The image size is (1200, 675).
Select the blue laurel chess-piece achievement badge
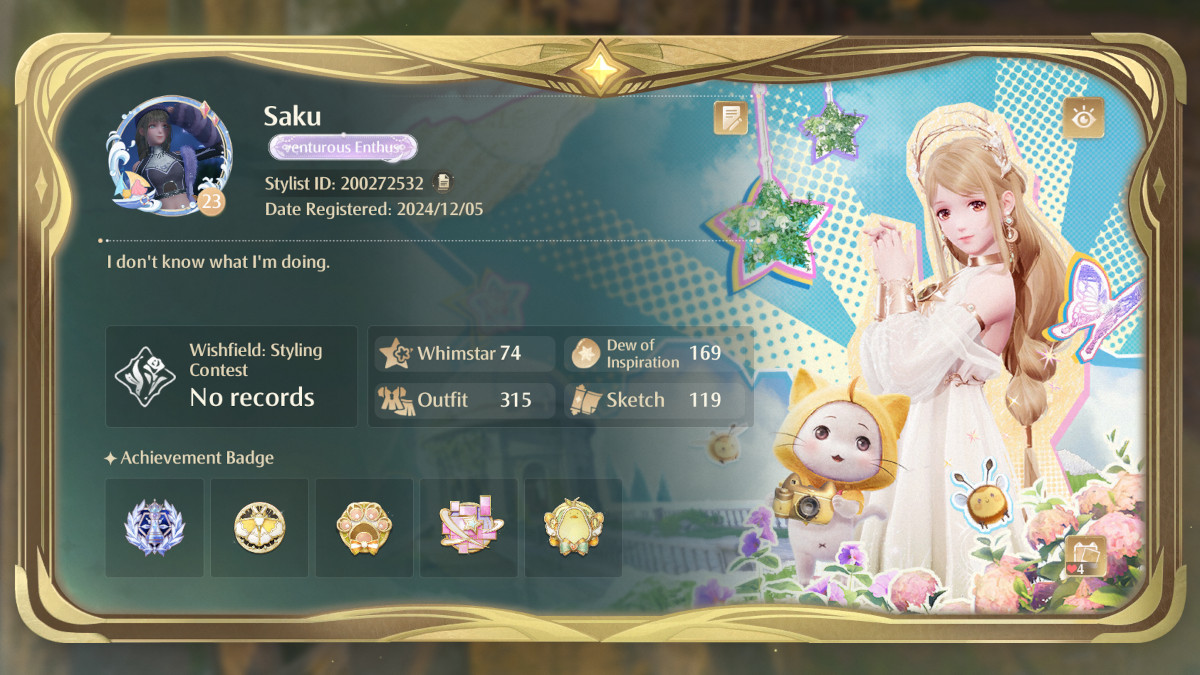point(154,527)
